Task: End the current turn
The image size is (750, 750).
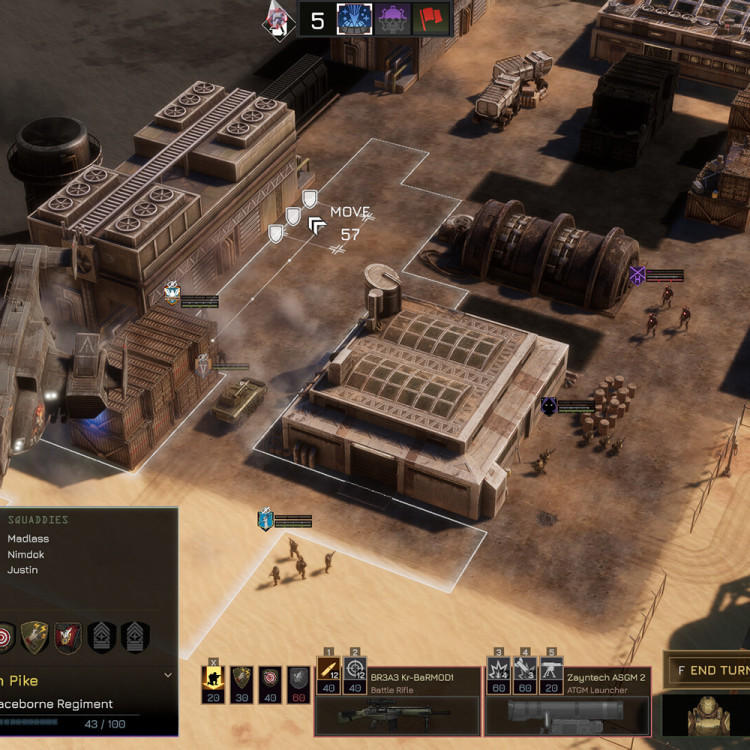Action: pyautogui.click(x=709, y=671)
